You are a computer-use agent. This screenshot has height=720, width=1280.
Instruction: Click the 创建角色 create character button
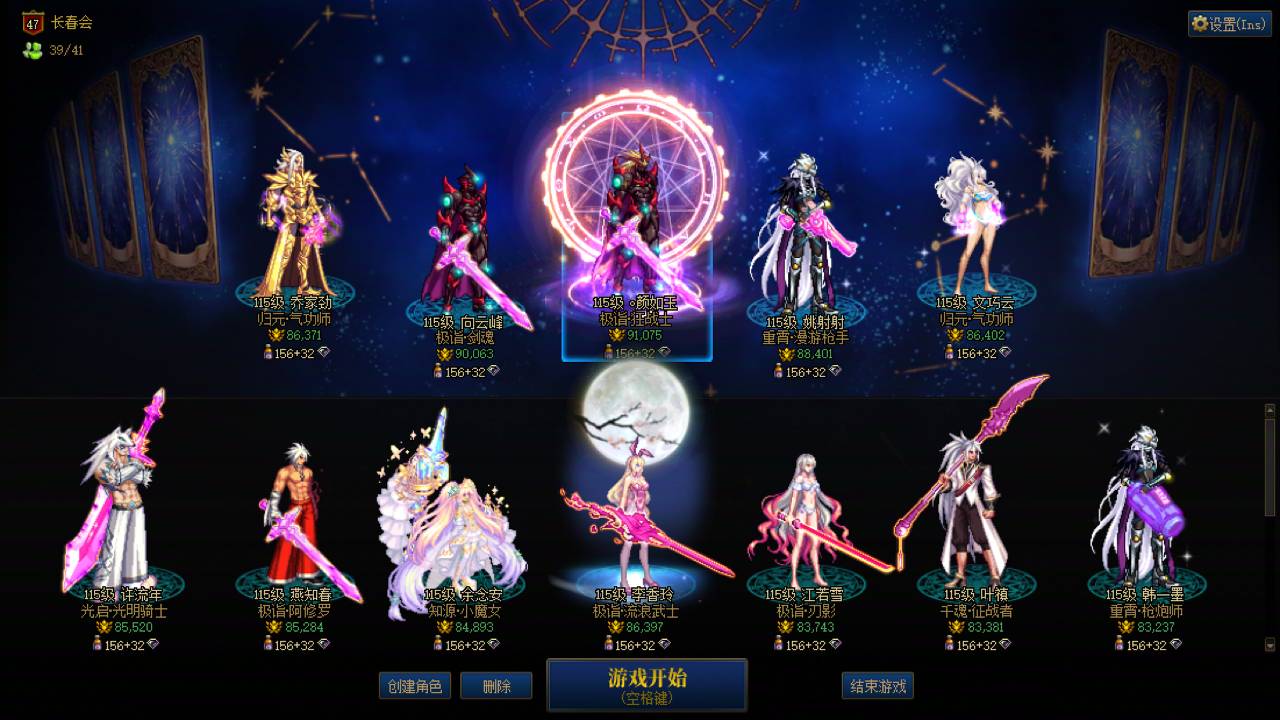(x=415, y=686)
